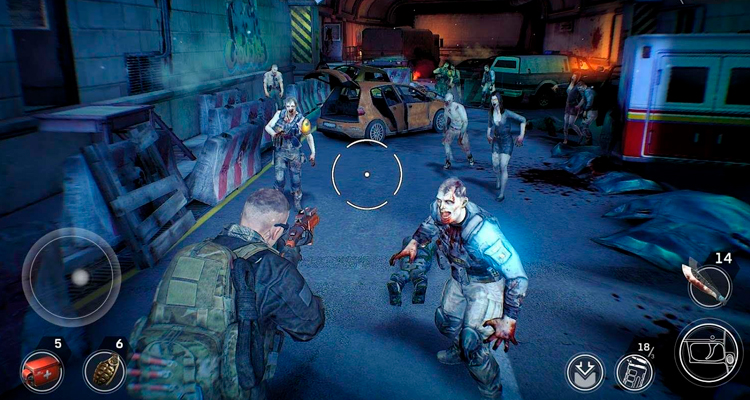Tap the virtual movement joystick

[71, 277]
